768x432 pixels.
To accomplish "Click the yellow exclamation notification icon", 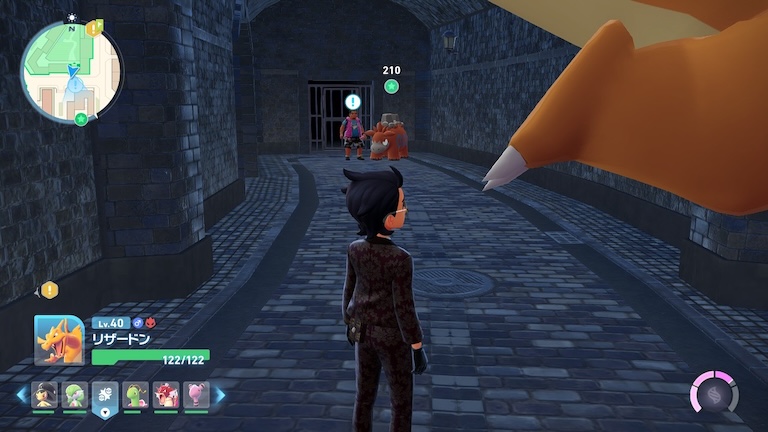I will [49, 290].
